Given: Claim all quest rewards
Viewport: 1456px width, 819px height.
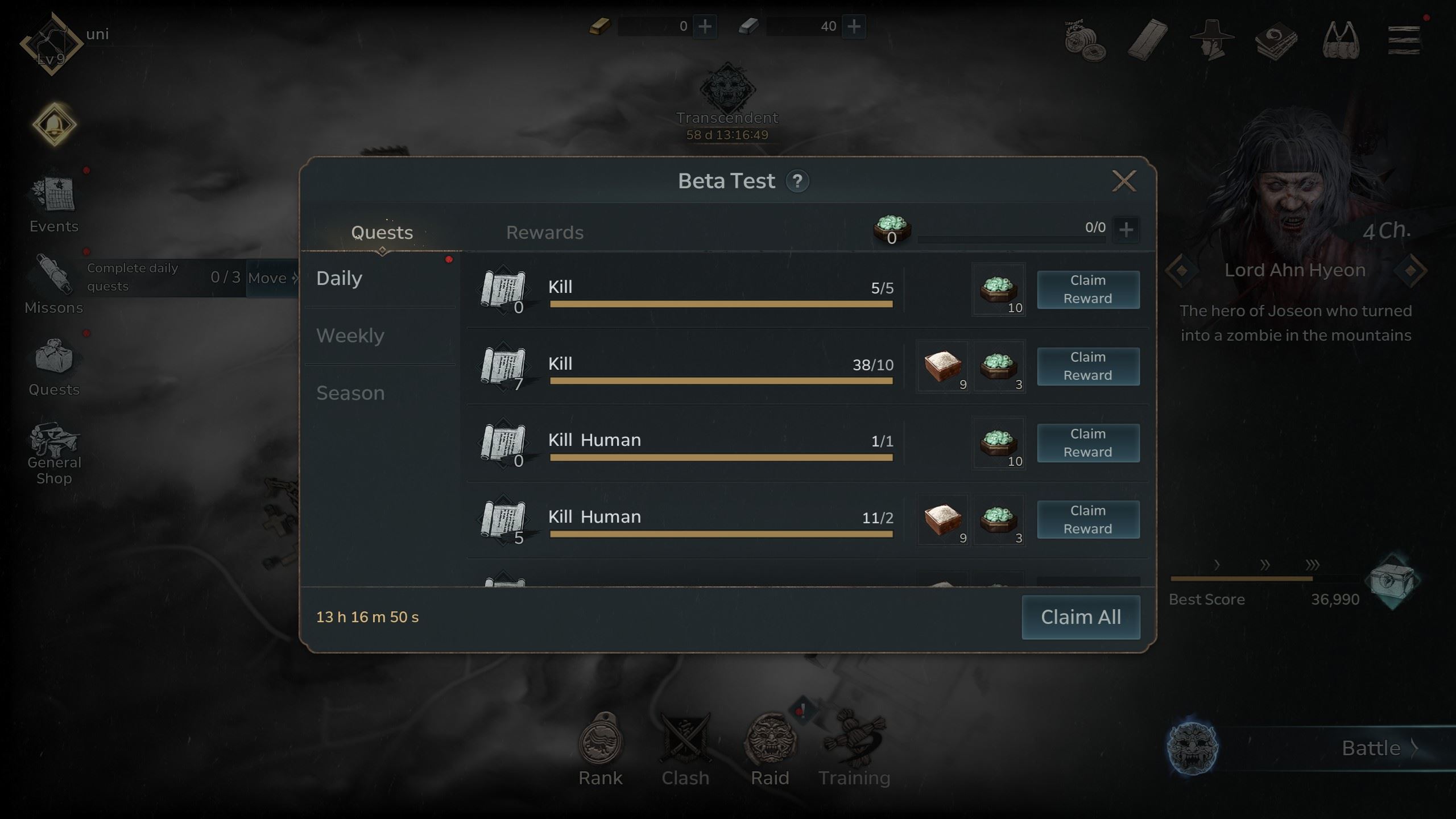Looking at the screenshot, I should click(x=1081, y=617).
